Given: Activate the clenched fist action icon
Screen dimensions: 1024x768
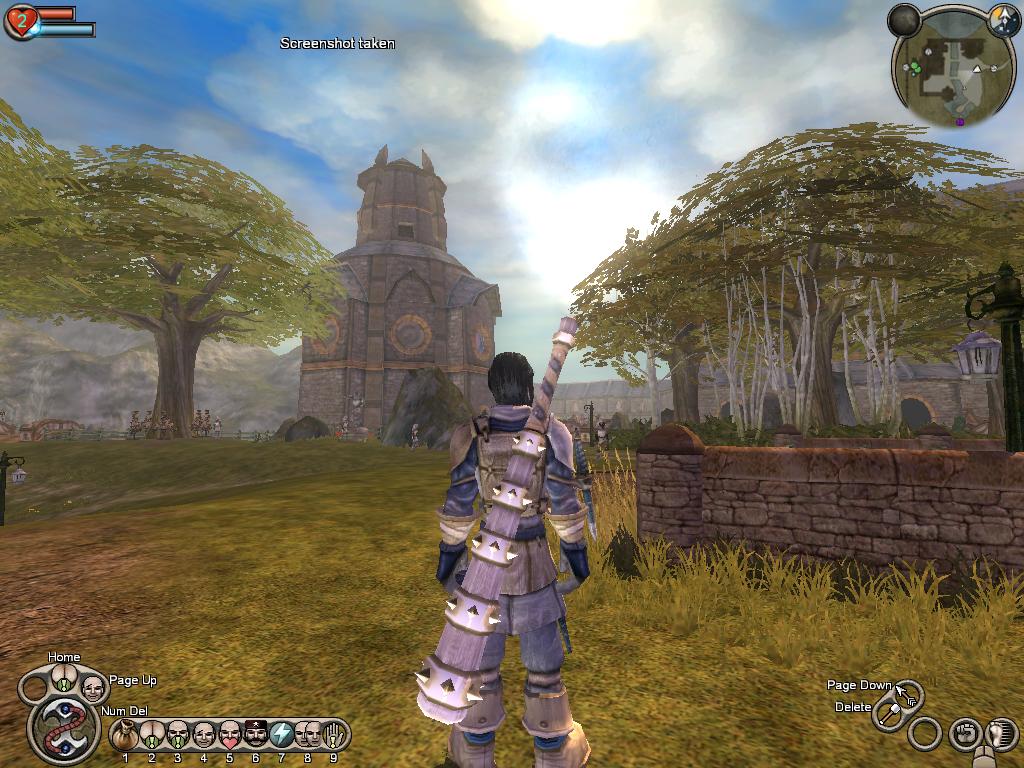Looking at the screenshot, I should 964,734.
